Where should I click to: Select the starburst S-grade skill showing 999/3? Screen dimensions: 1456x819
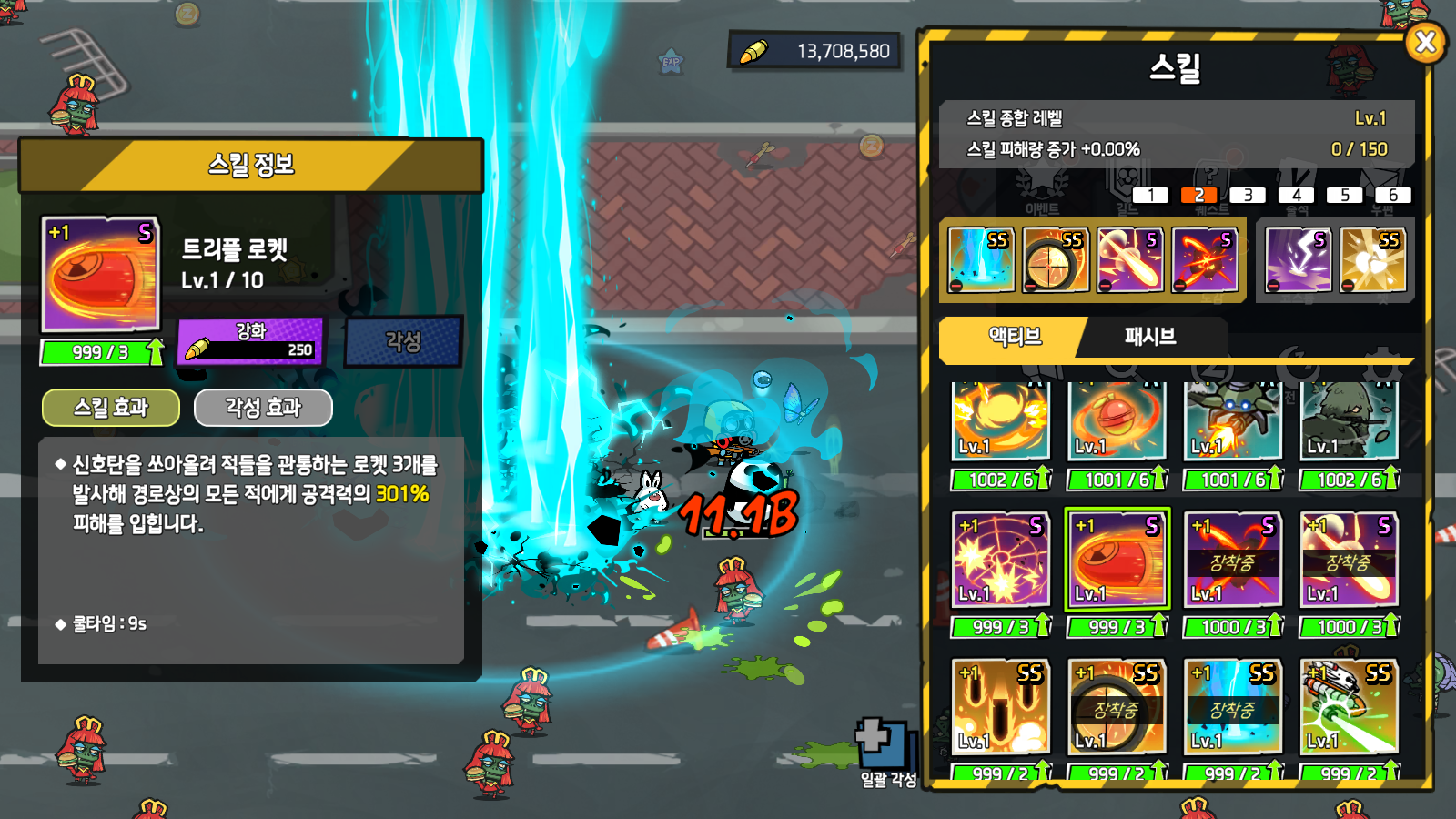click(x=998, y=557)
